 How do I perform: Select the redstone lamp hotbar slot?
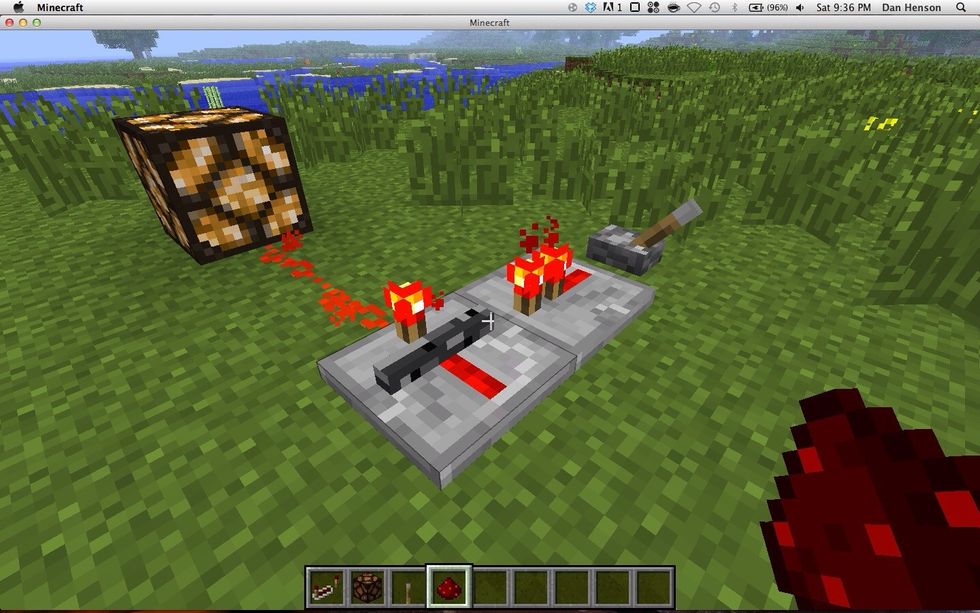(x=366, y=587)
